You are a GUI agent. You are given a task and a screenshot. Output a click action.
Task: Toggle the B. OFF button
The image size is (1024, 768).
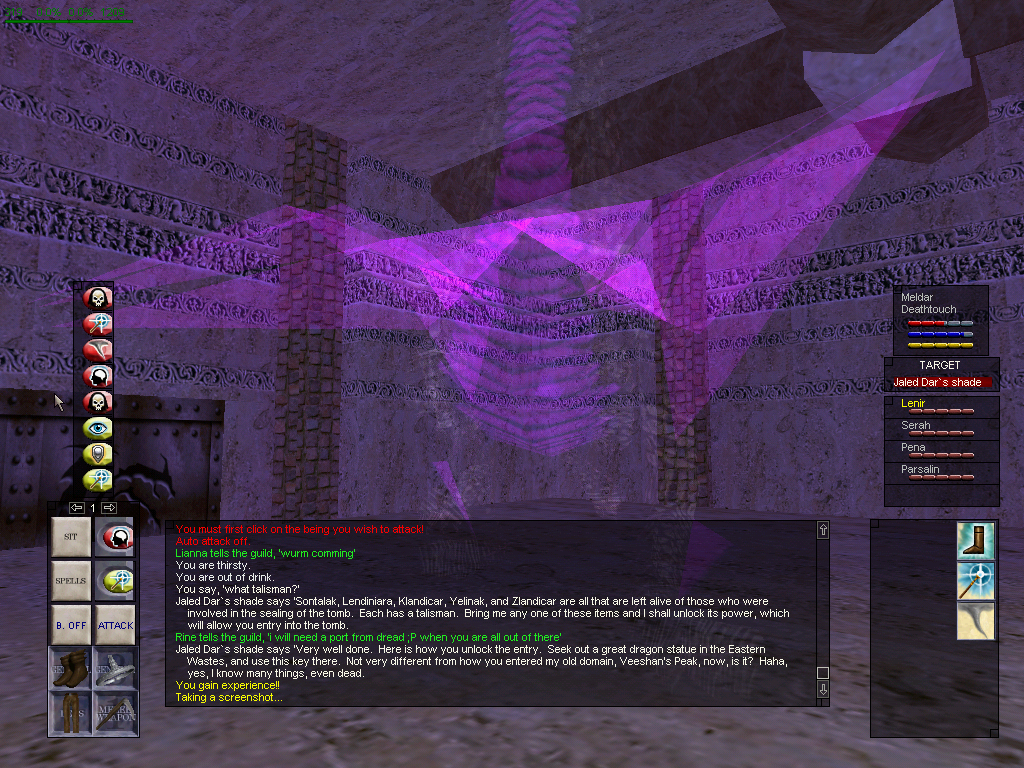(71, 625)
